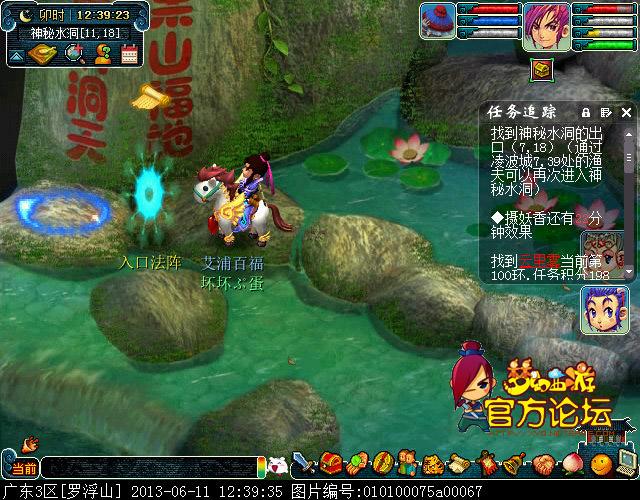Open the tiger-head toolbar icon
The width and height of the screenshot is (640, 500).
point(433,464)
